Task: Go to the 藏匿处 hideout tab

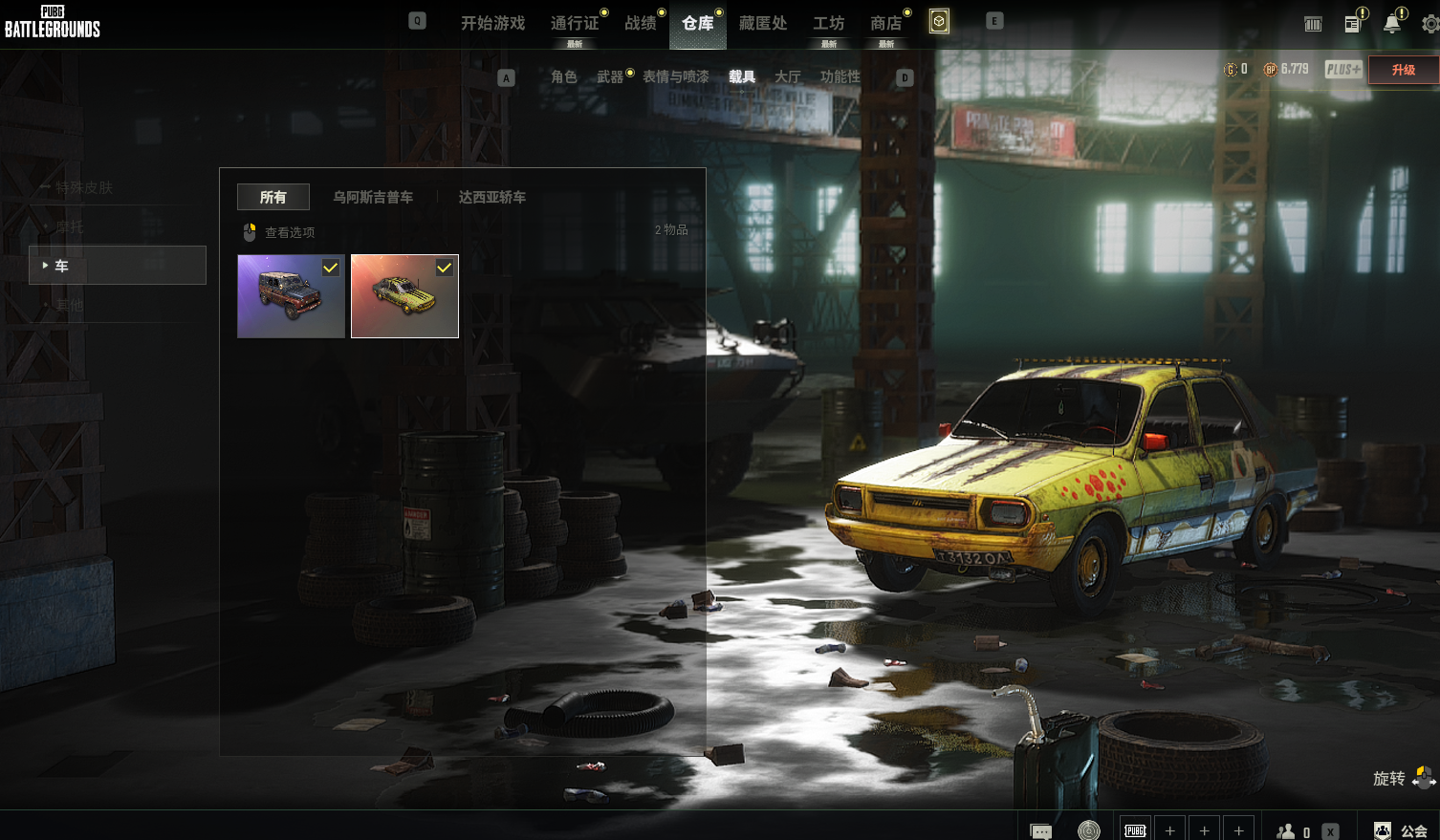Action: pos(763,23)
